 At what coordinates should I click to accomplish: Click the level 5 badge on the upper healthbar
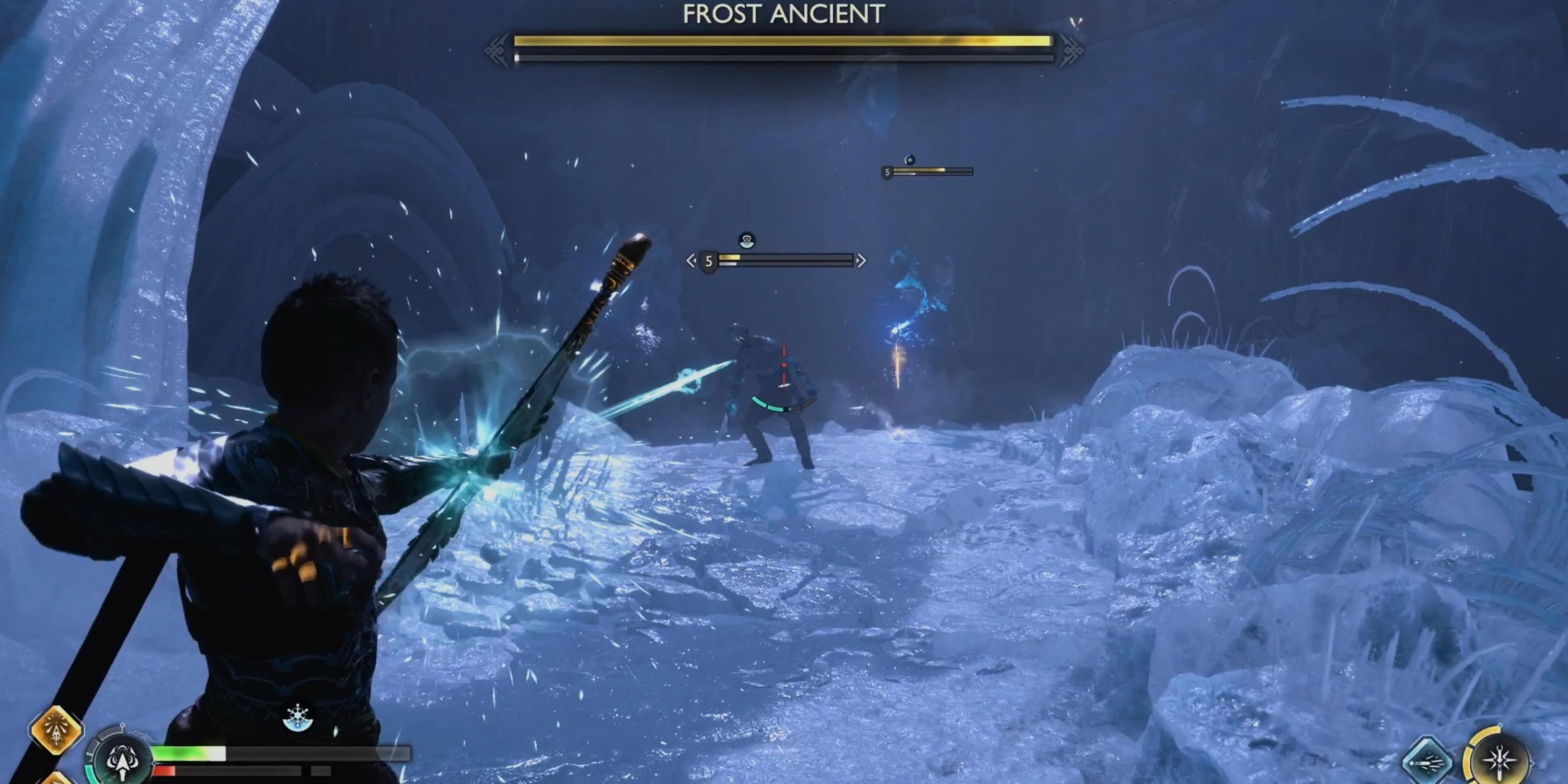(887, 172)
